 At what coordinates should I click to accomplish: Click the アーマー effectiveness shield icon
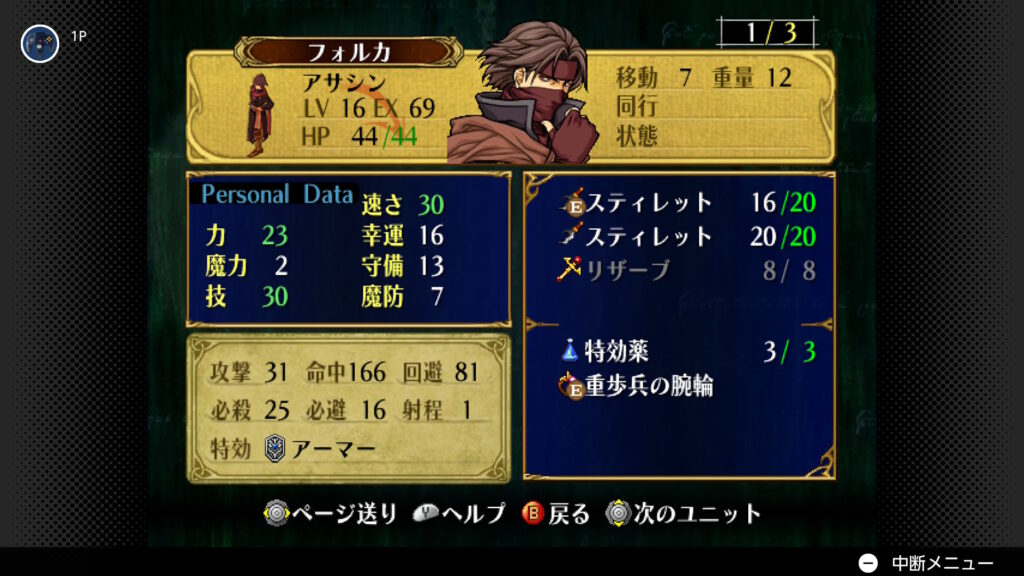(274, 448)
